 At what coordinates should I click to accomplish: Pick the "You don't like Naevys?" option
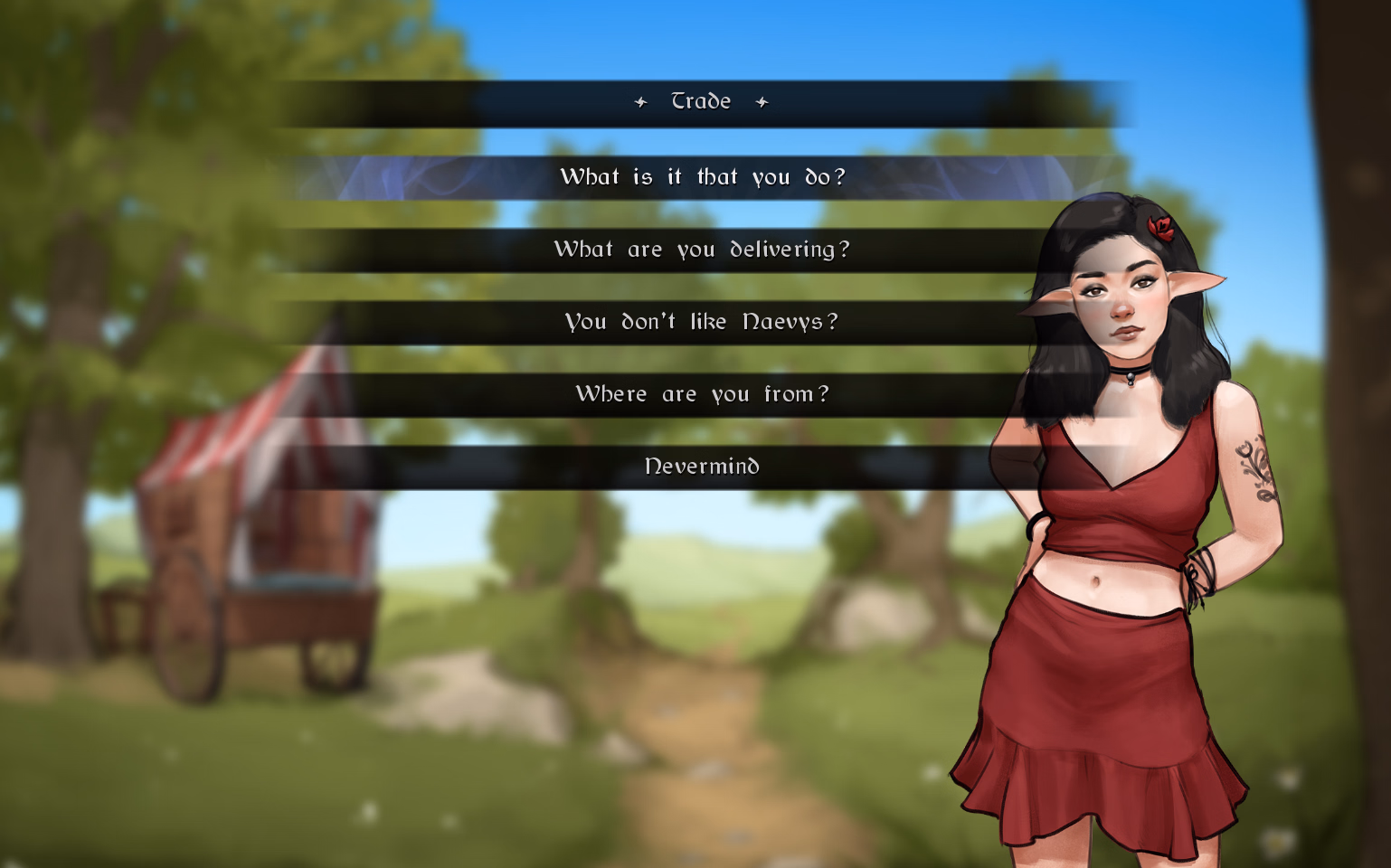coord(702,322)
